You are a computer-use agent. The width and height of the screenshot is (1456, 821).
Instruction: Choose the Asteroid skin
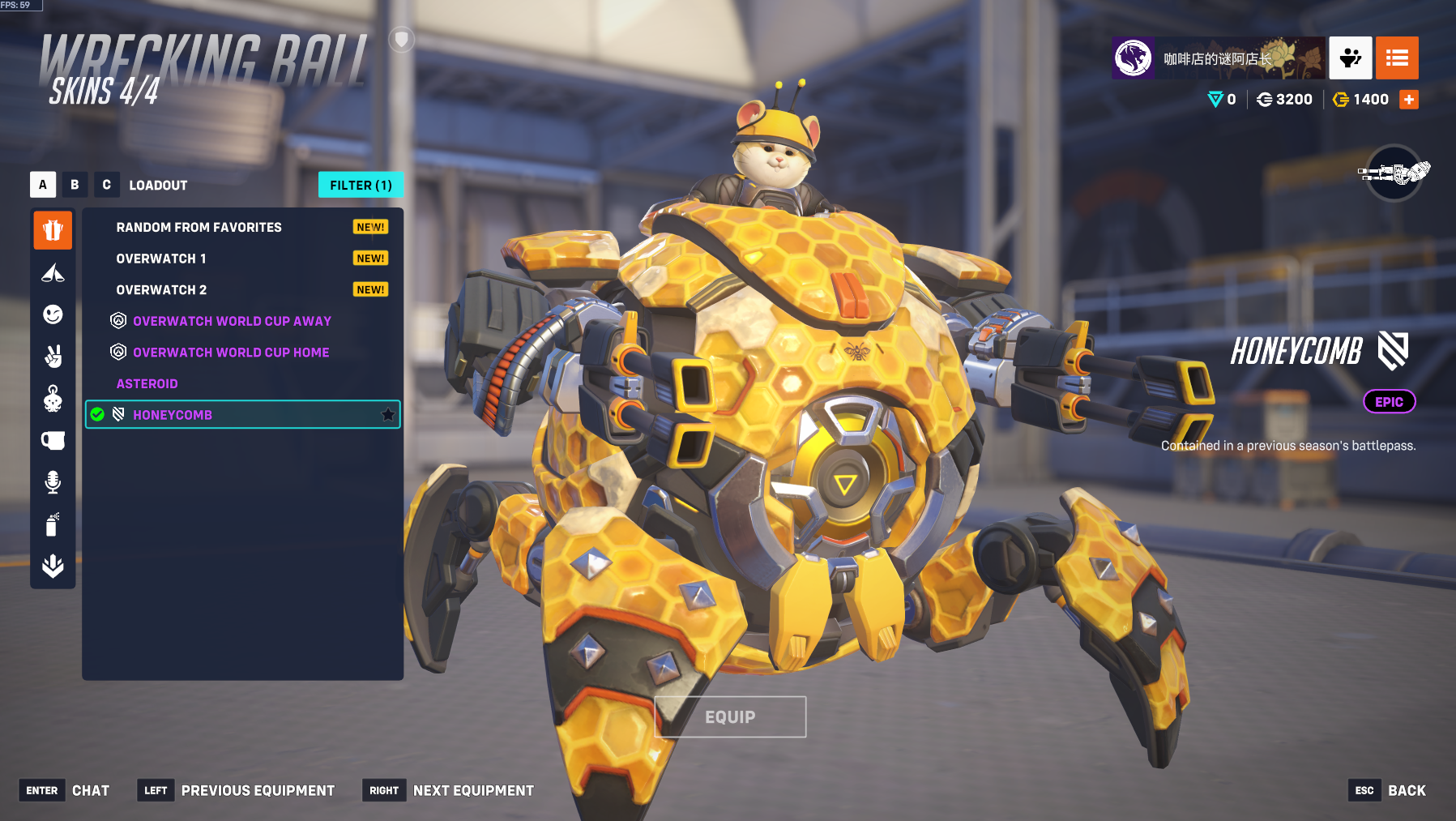tap(147, 384)
